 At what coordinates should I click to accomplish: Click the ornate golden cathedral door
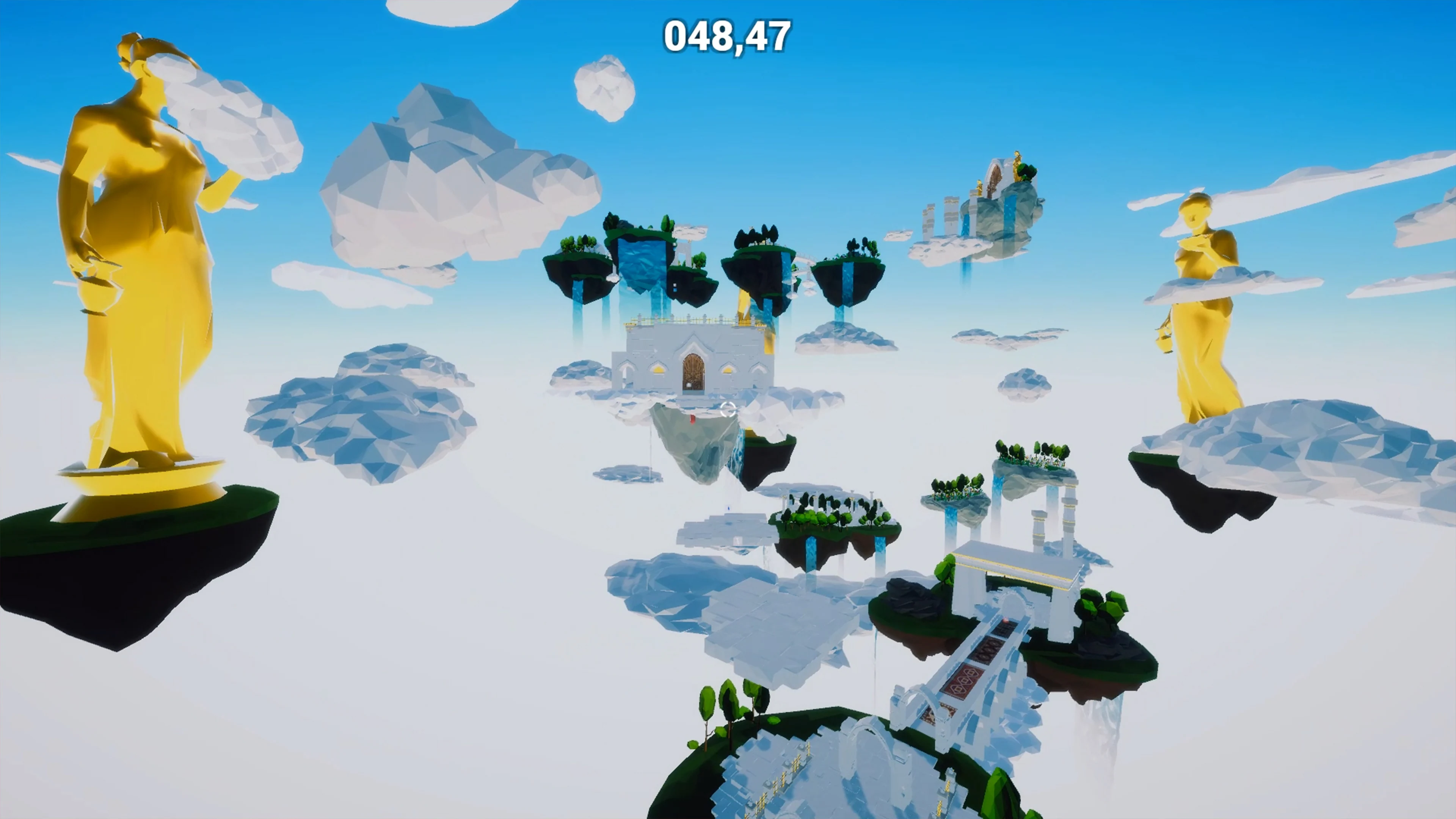tap(693, 370)
